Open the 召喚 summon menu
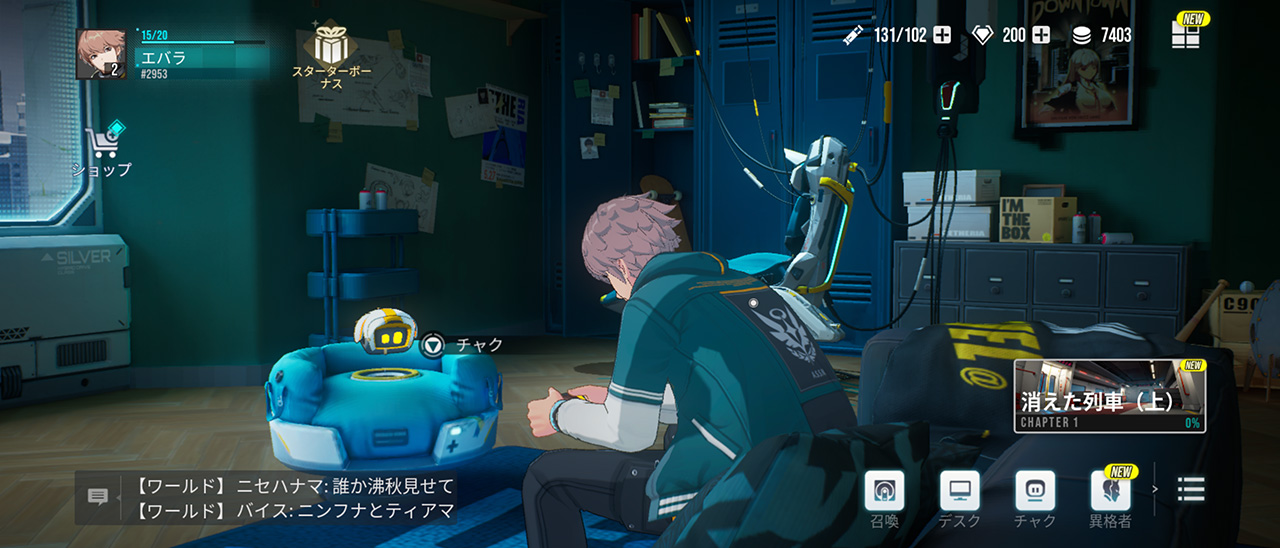Screen dimensions: 1280x548 (884, 491)
